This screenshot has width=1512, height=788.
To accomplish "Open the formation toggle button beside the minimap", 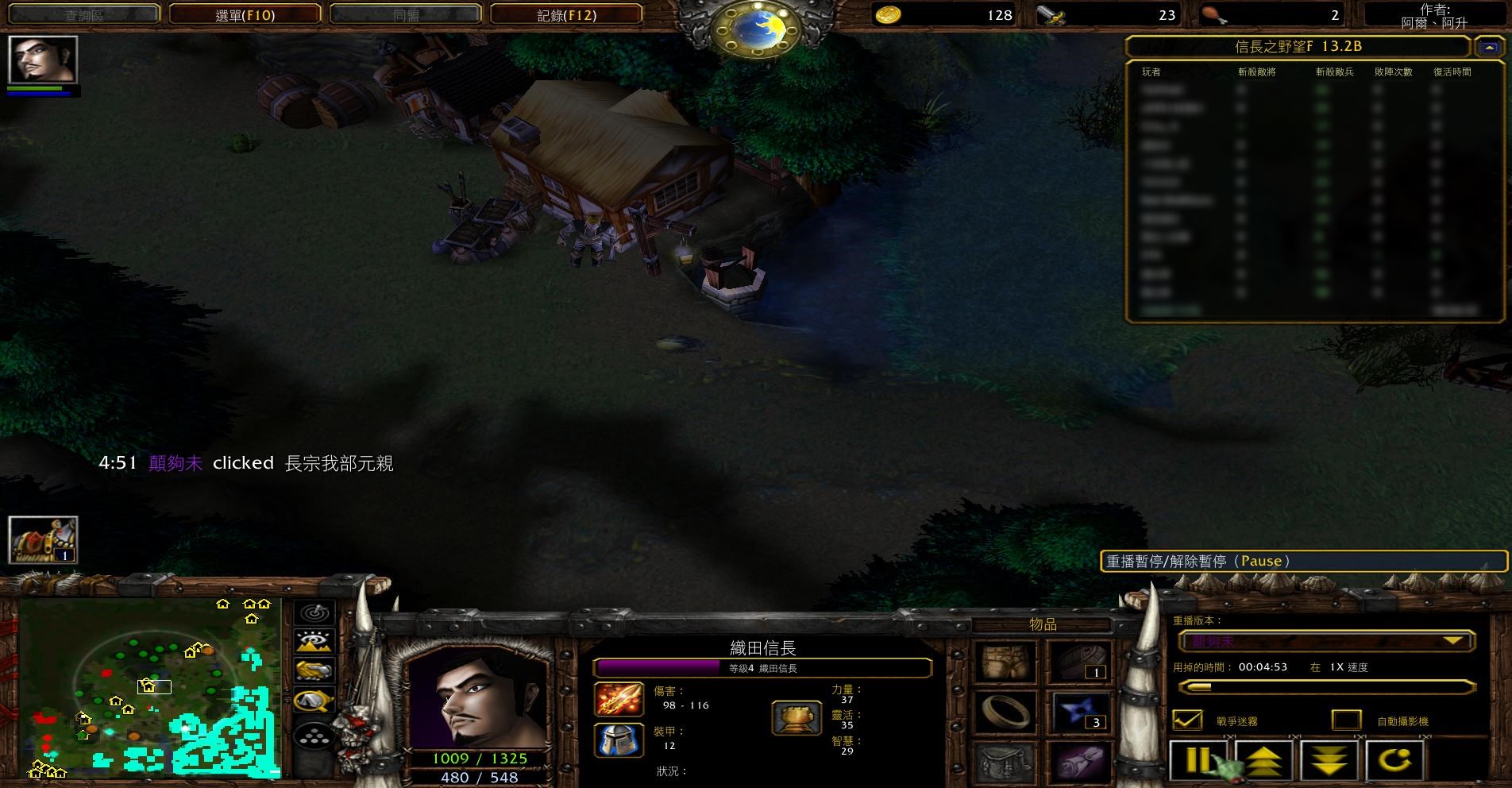I will click(314, 736).
